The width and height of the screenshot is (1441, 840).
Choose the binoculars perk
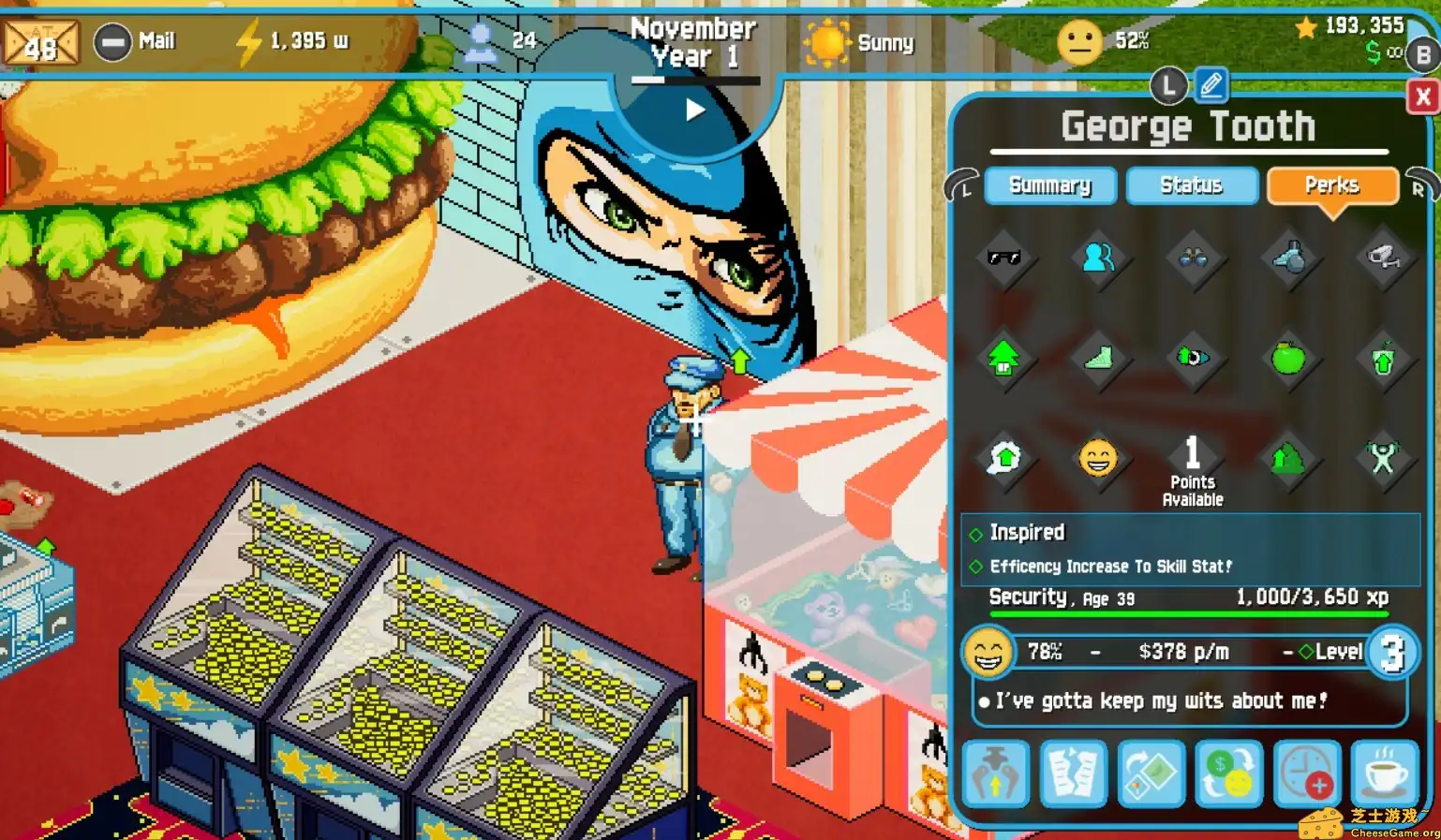[1194, 258]
